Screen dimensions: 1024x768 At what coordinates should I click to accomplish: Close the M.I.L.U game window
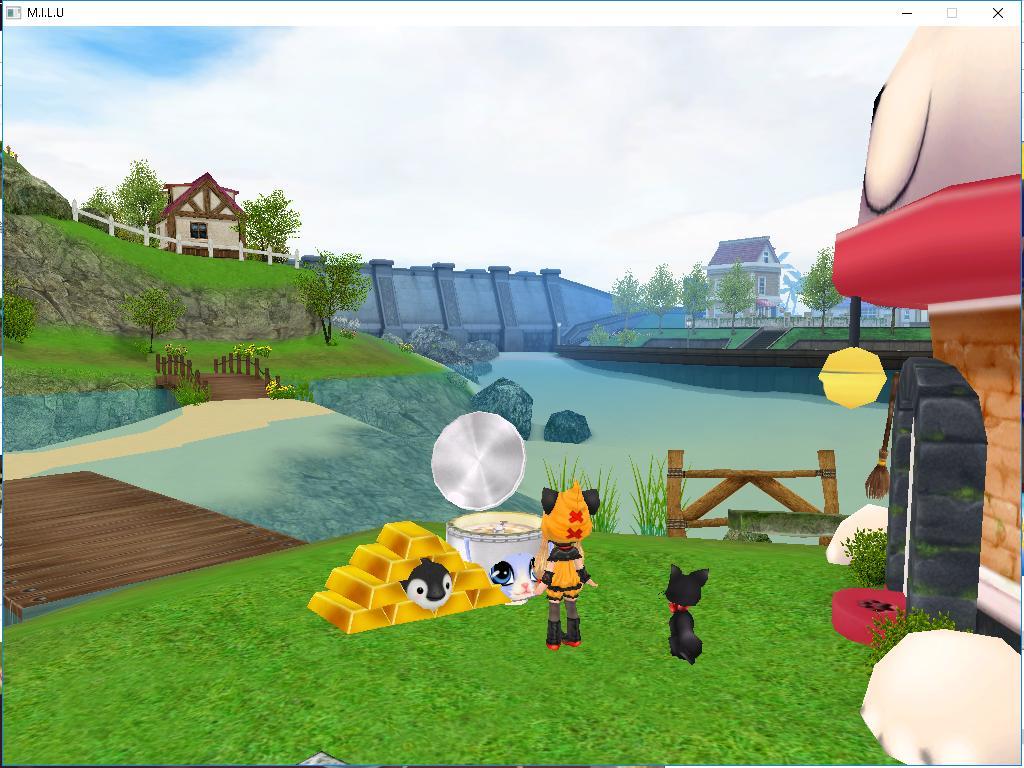click(x=997, y=13)
